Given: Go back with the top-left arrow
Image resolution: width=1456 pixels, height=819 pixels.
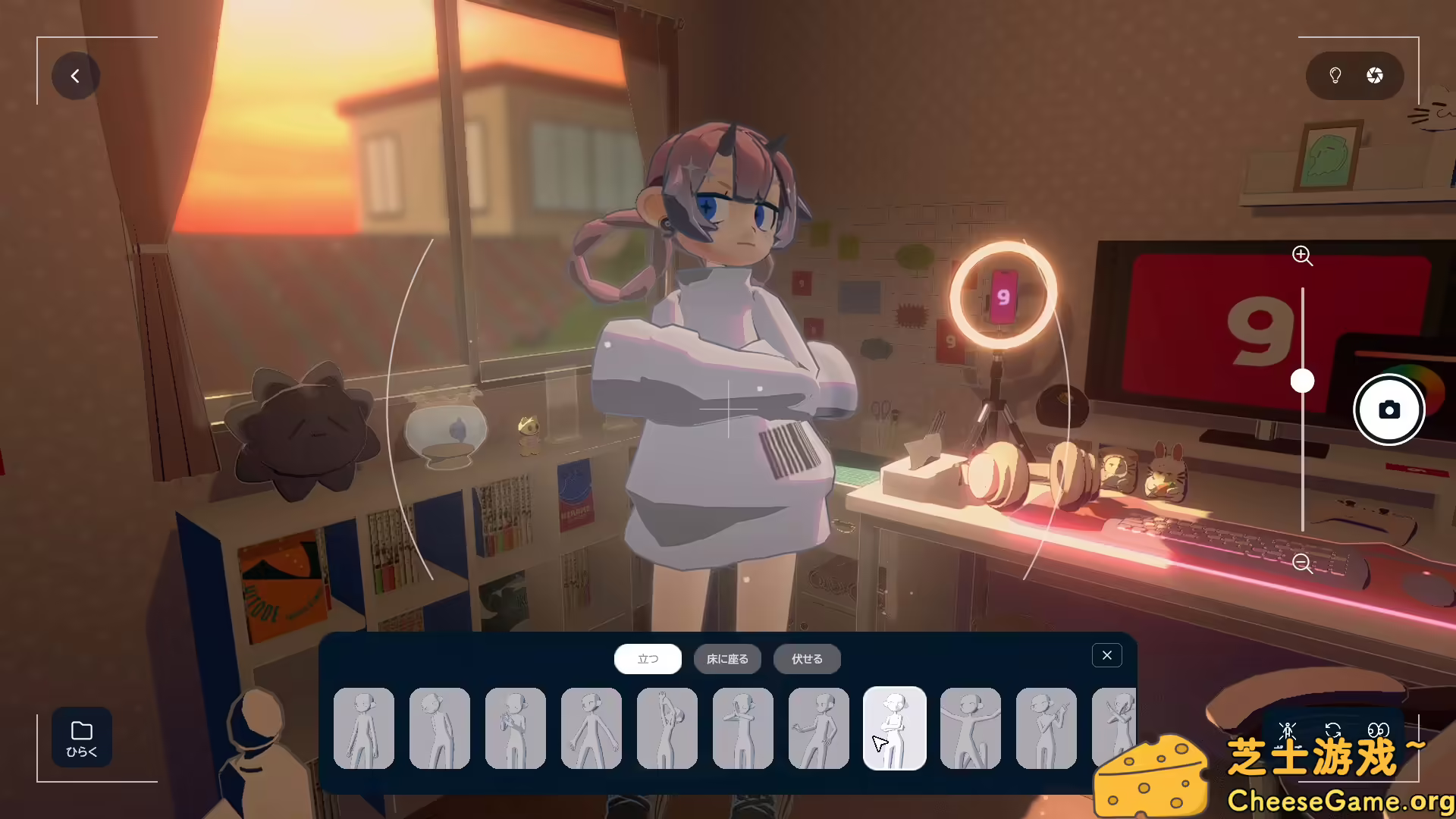Looking at the screenshot, I should click(75, 76).
